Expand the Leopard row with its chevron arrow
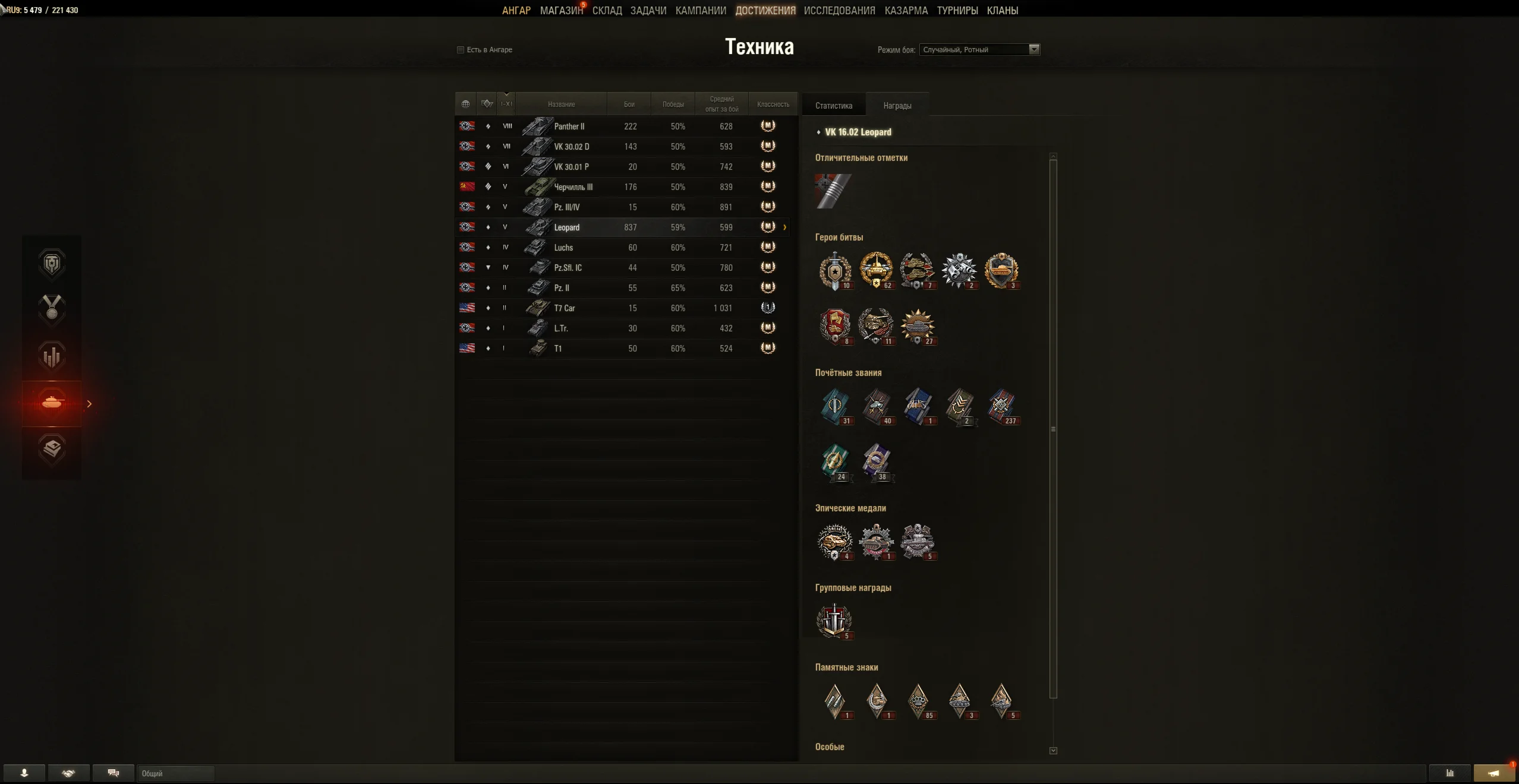1519x784 pixels. 784,227
